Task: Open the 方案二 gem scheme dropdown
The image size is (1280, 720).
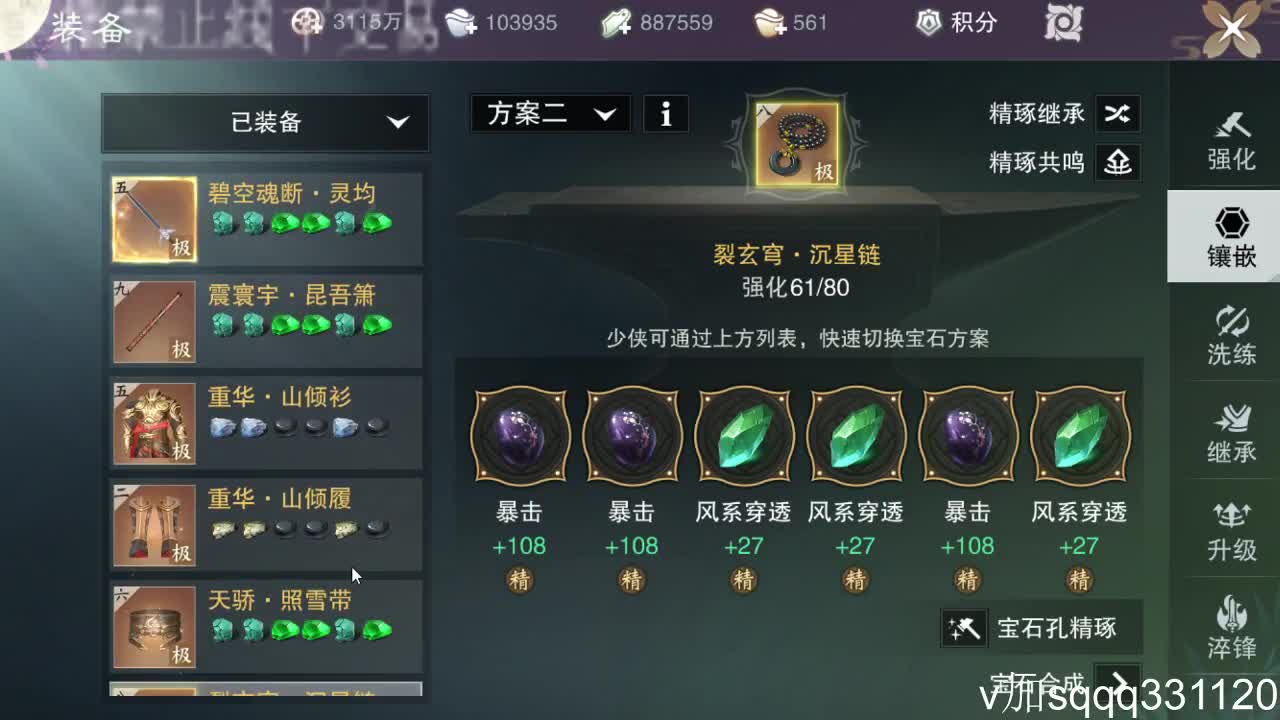Action: coord(549,113)
